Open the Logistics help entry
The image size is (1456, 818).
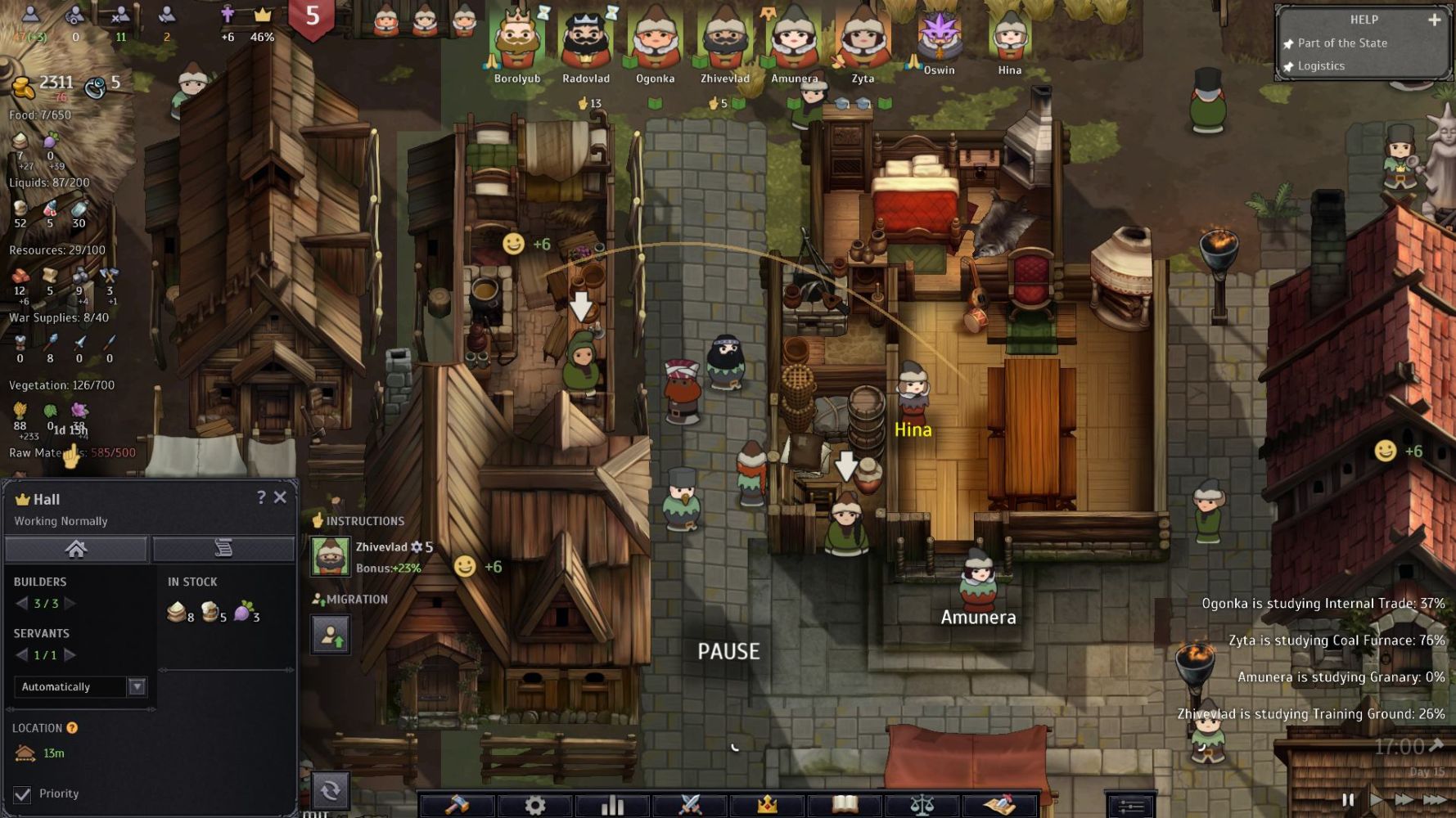tap(1321, 66)
